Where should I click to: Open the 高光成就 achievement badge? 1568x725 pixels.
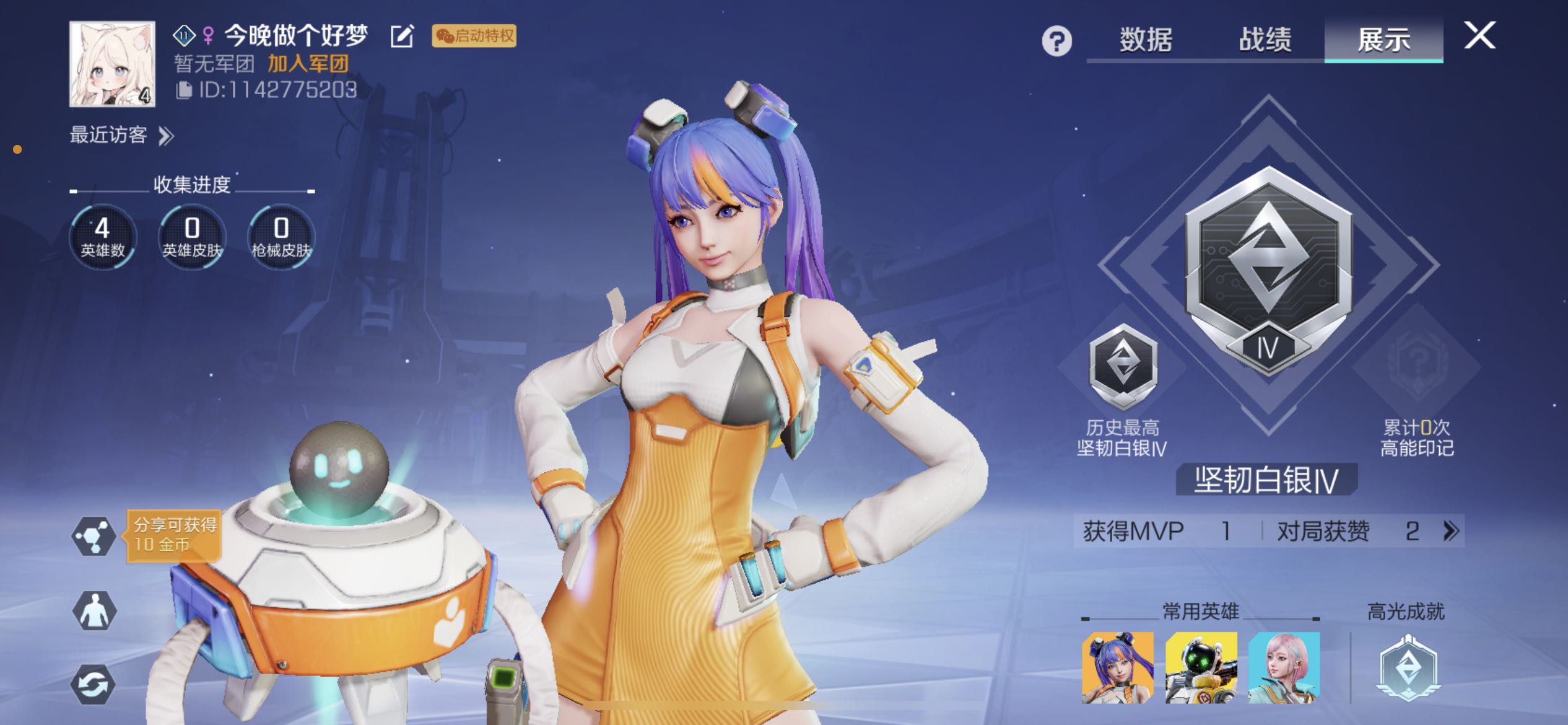coord(1407,668)
